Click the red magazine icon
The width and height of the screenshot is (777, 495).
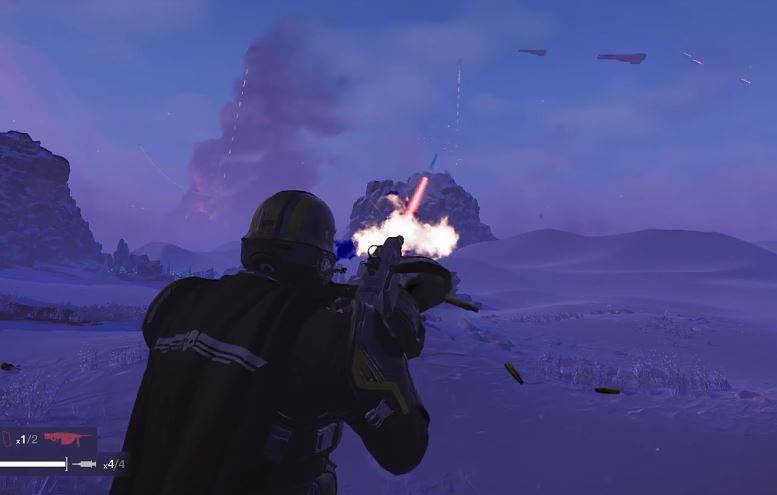[7, 439]
